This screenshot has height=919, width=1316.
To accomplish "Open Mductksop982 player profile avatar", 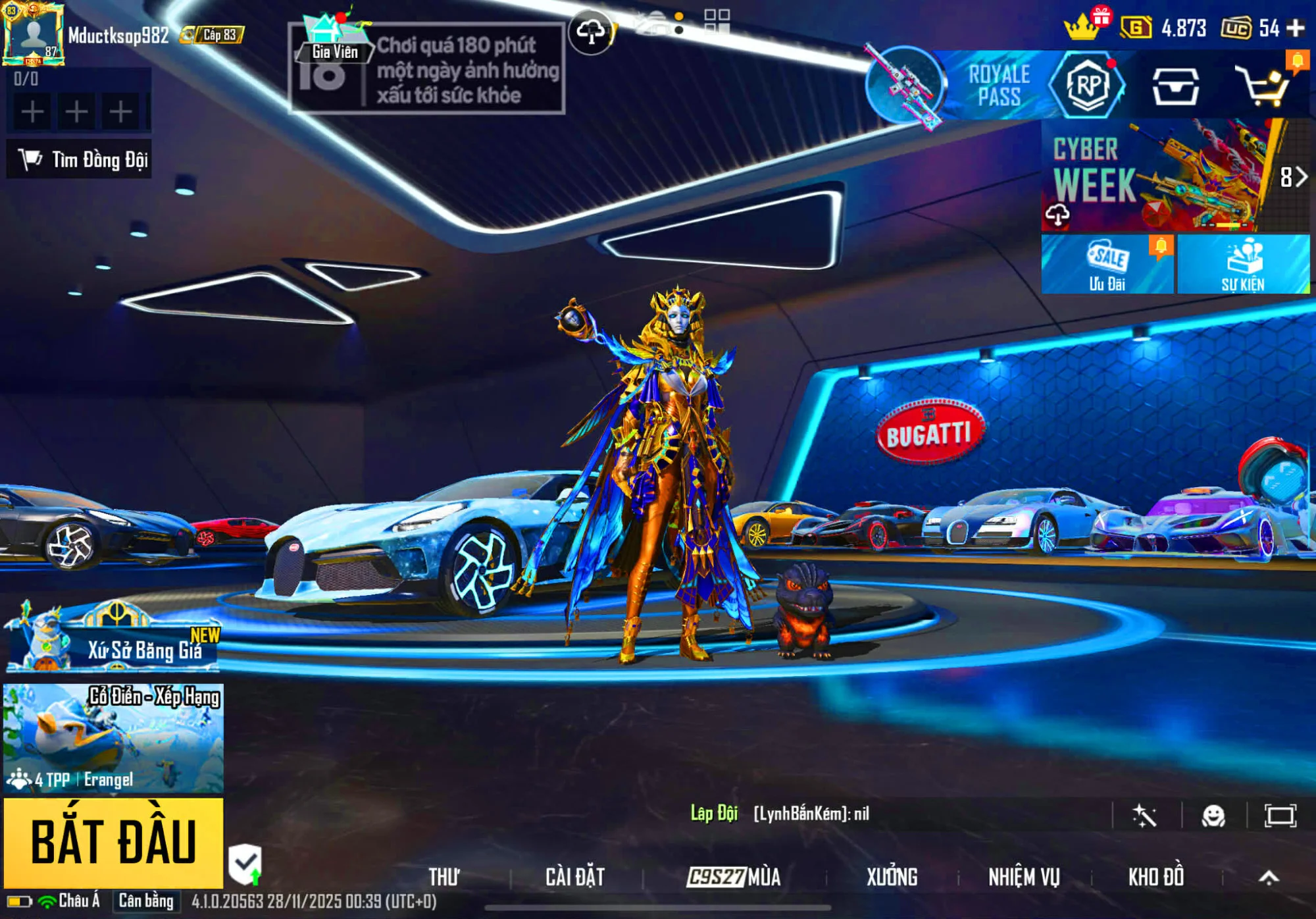I will [x=33, y=34].
